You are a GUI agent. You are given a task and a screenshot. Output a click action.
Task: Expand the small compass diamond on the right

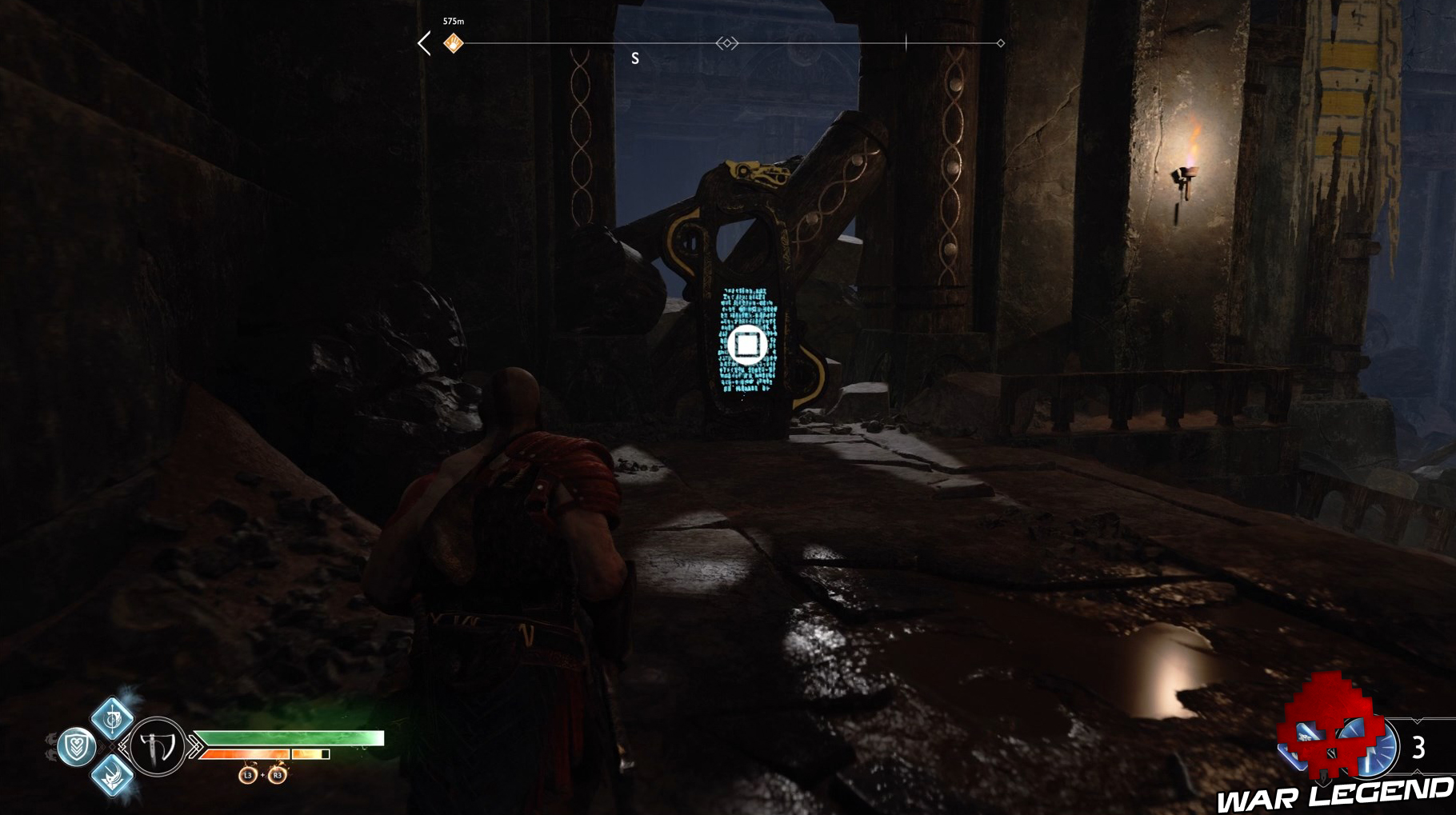pyautogui.click(x=1000, y=42)
